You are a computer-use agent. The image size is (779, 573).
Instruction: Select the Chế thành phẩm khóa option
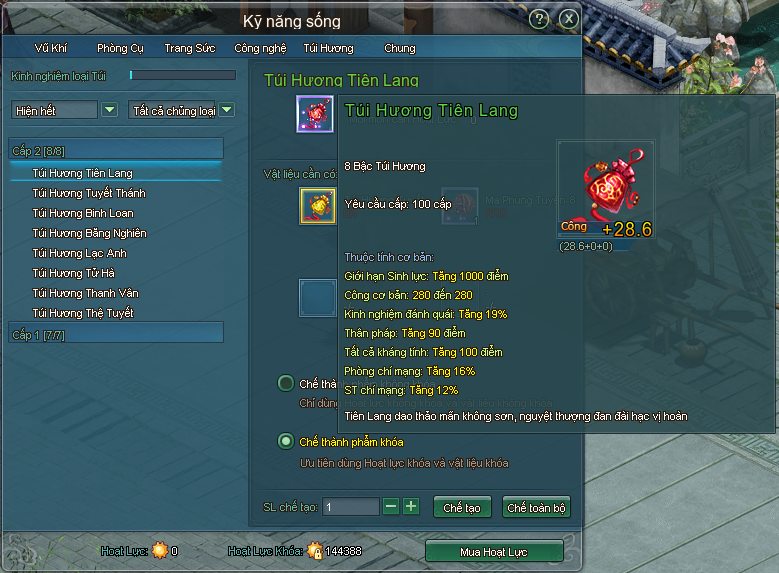[286, 441]
